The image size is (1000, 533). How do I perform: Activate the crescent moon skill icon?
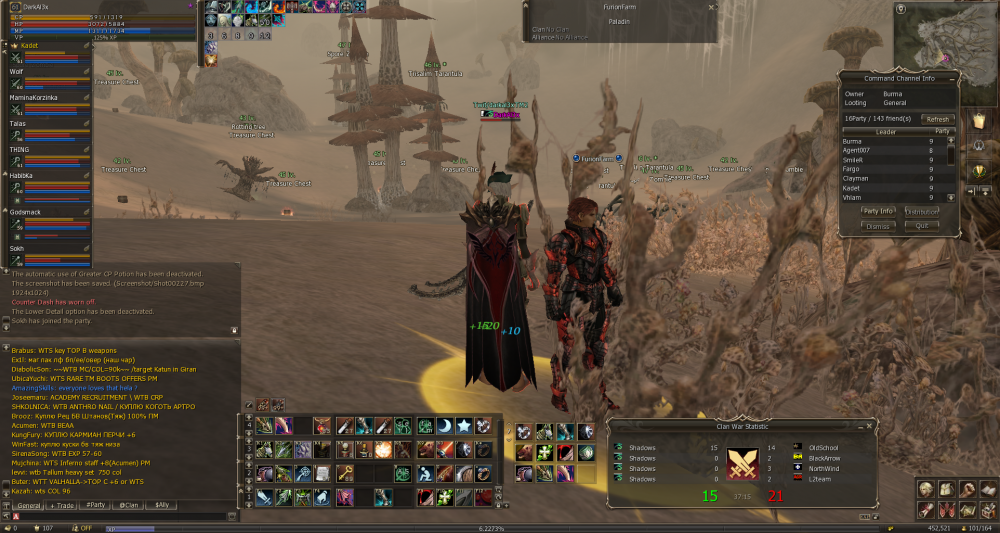tap(445, 426)
